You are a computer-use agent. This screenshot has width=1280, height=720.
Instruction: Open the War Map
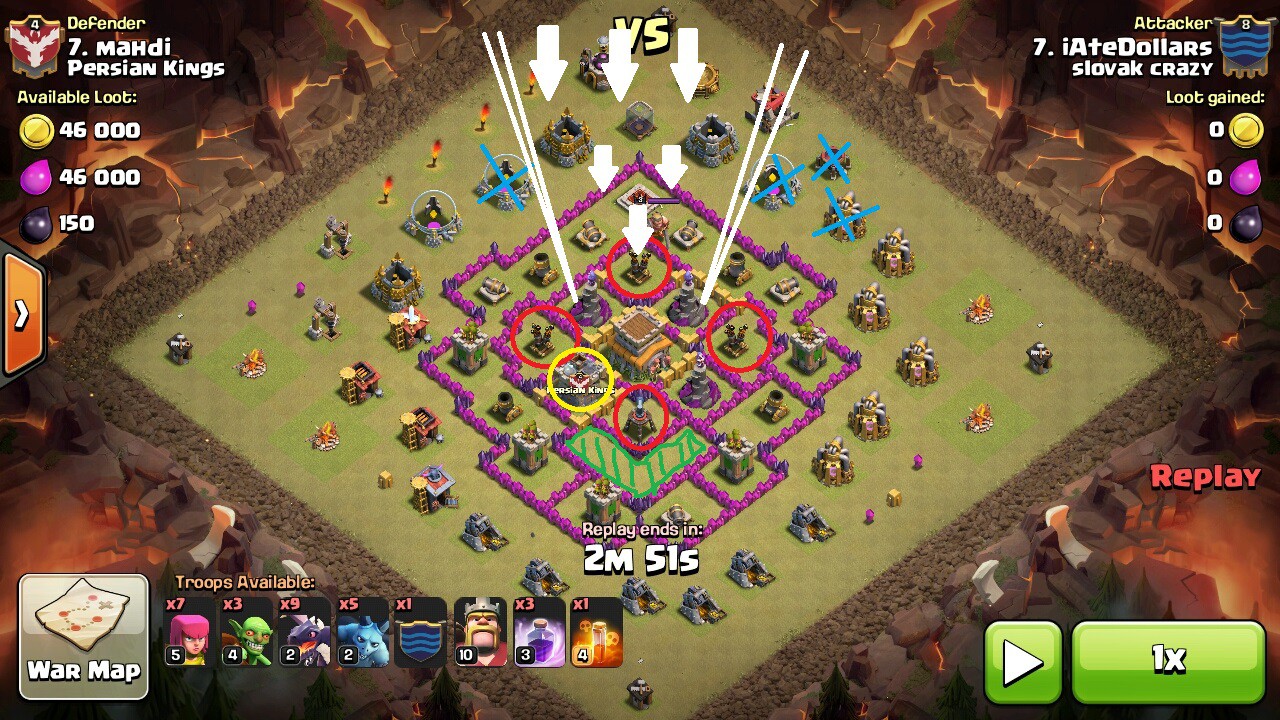click(x=84, y=636)
